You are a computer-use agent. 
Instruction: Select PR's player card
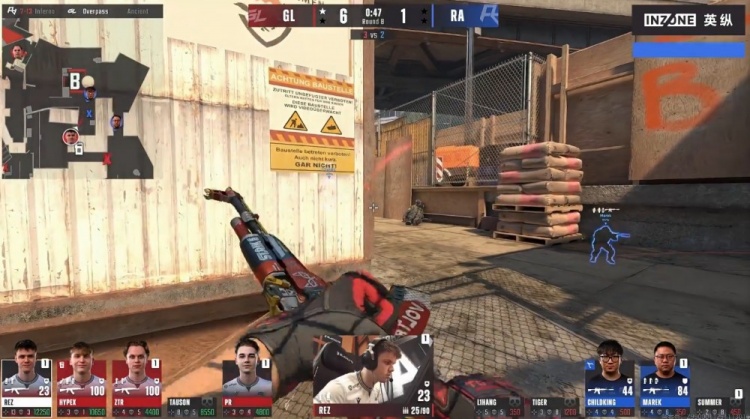pos(246,378)
